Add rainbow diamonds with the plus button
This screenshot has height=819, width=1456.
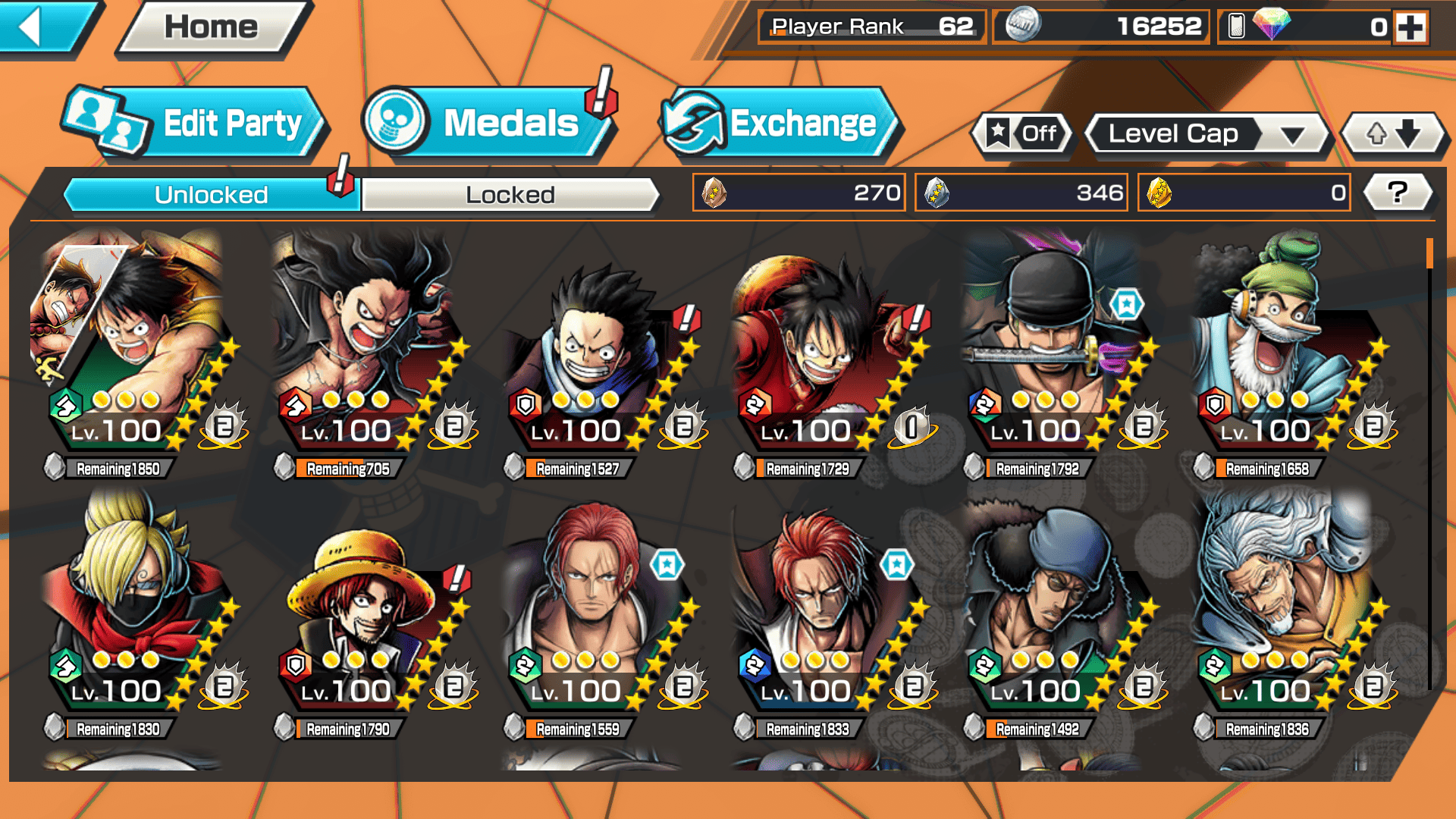[1410, 27]
